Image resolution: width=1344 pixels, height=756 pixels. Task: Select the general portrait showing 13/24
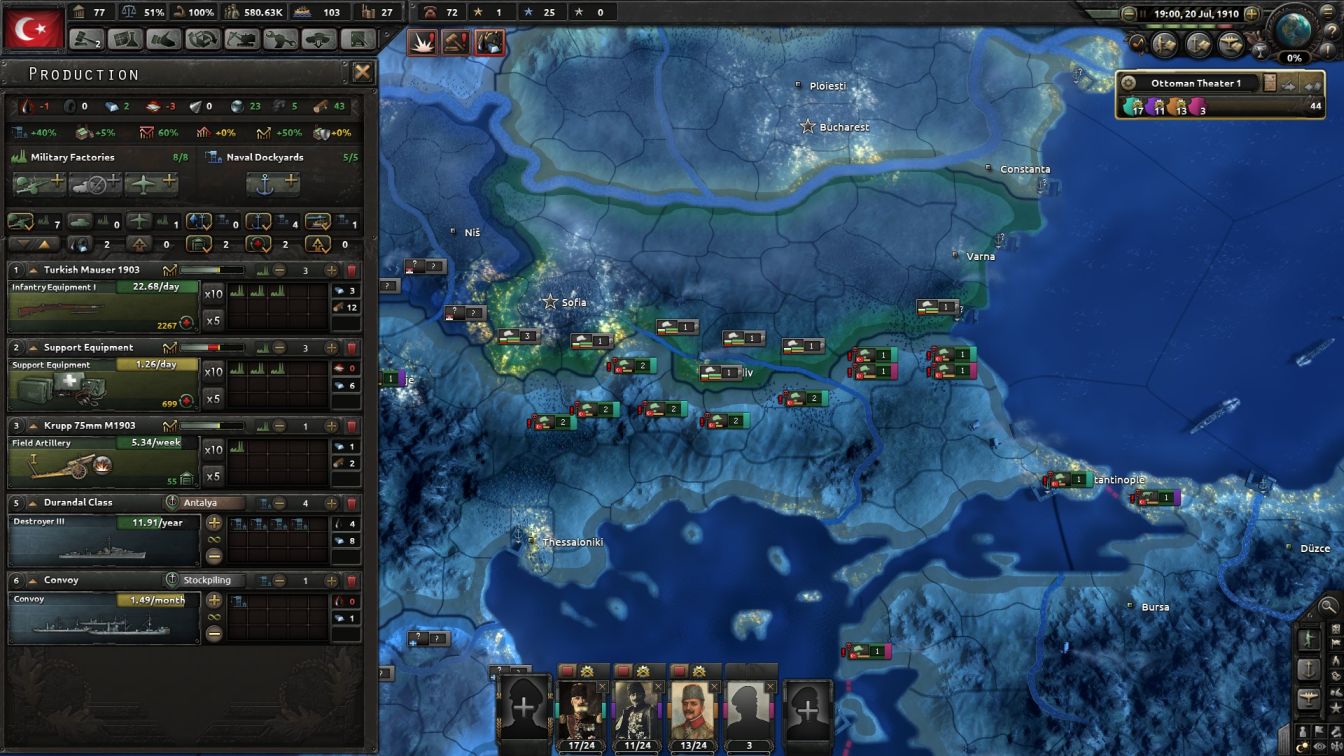point(693,708)
